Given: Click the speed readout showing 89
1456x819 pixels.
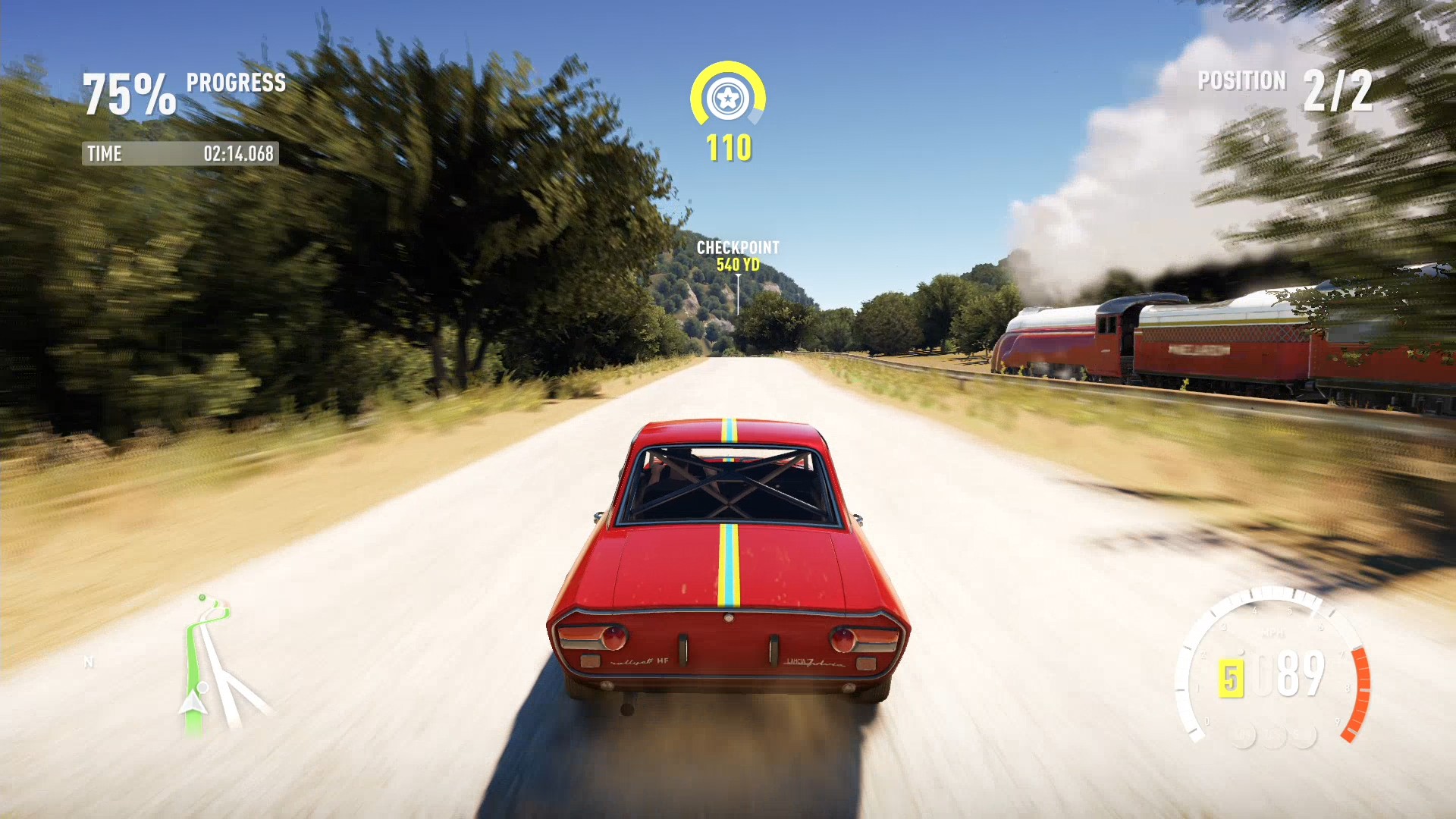Looking at the screenshot, I should pyautogui.click(x=1301, y=672).
